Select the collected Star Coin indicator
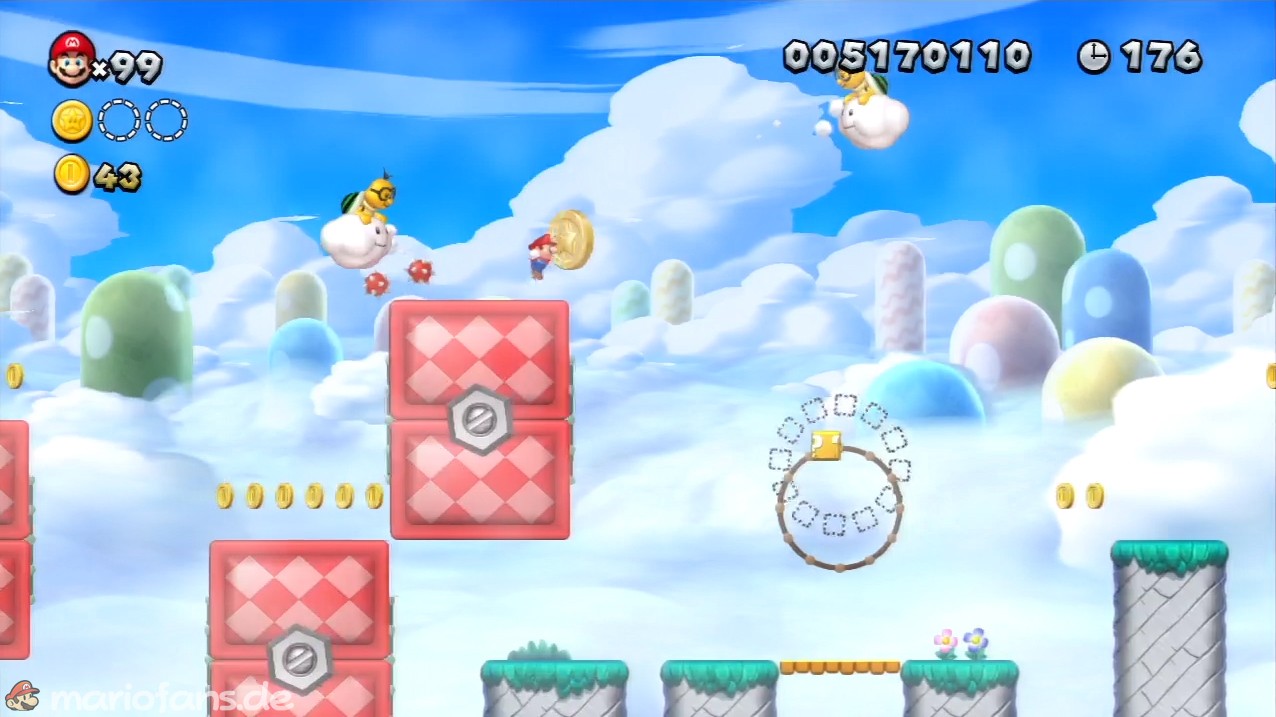The width and height of the screenshot is (1276, 717). pos(72,121)
